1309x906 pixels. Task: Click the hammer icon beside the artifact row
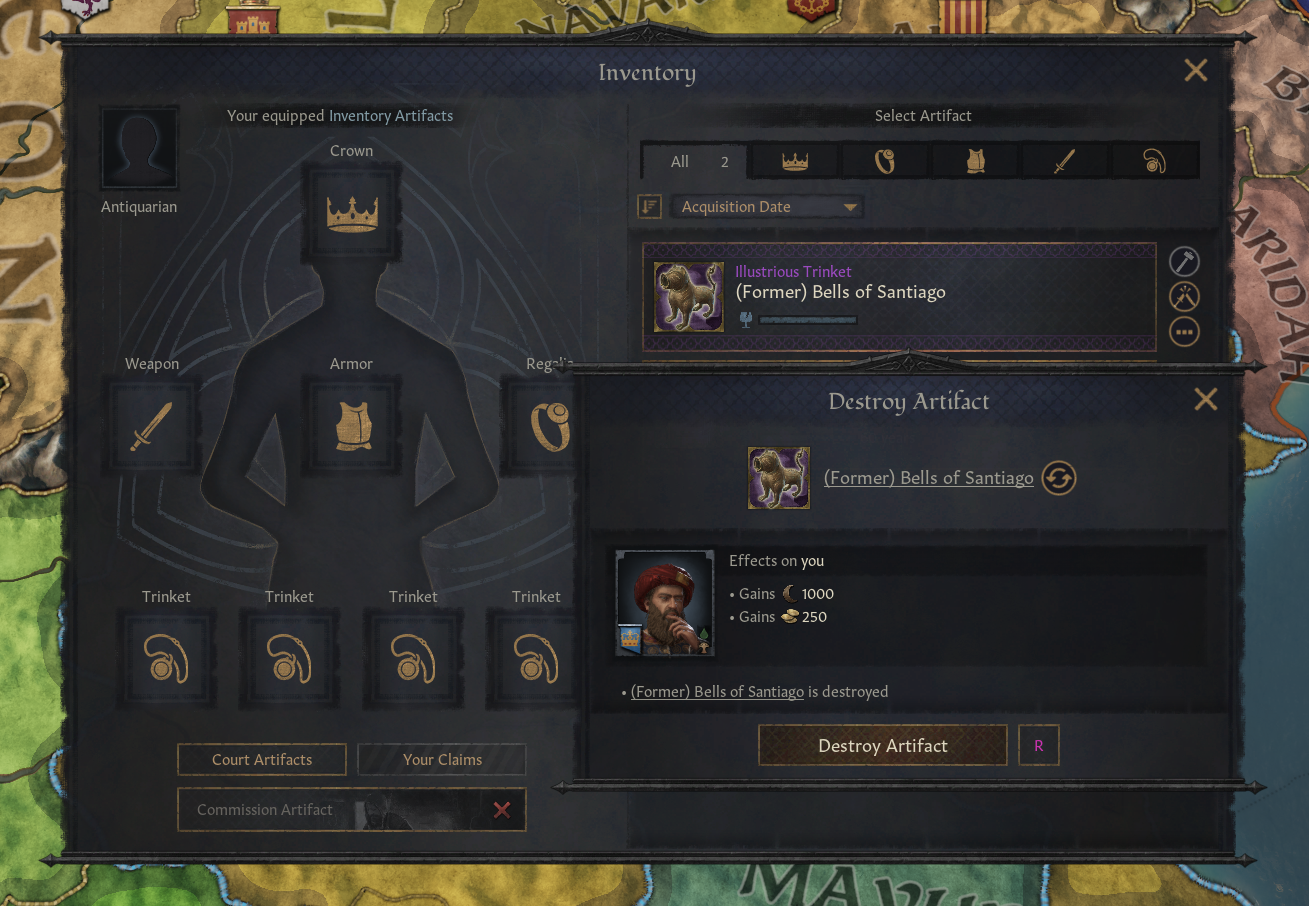1184,262
